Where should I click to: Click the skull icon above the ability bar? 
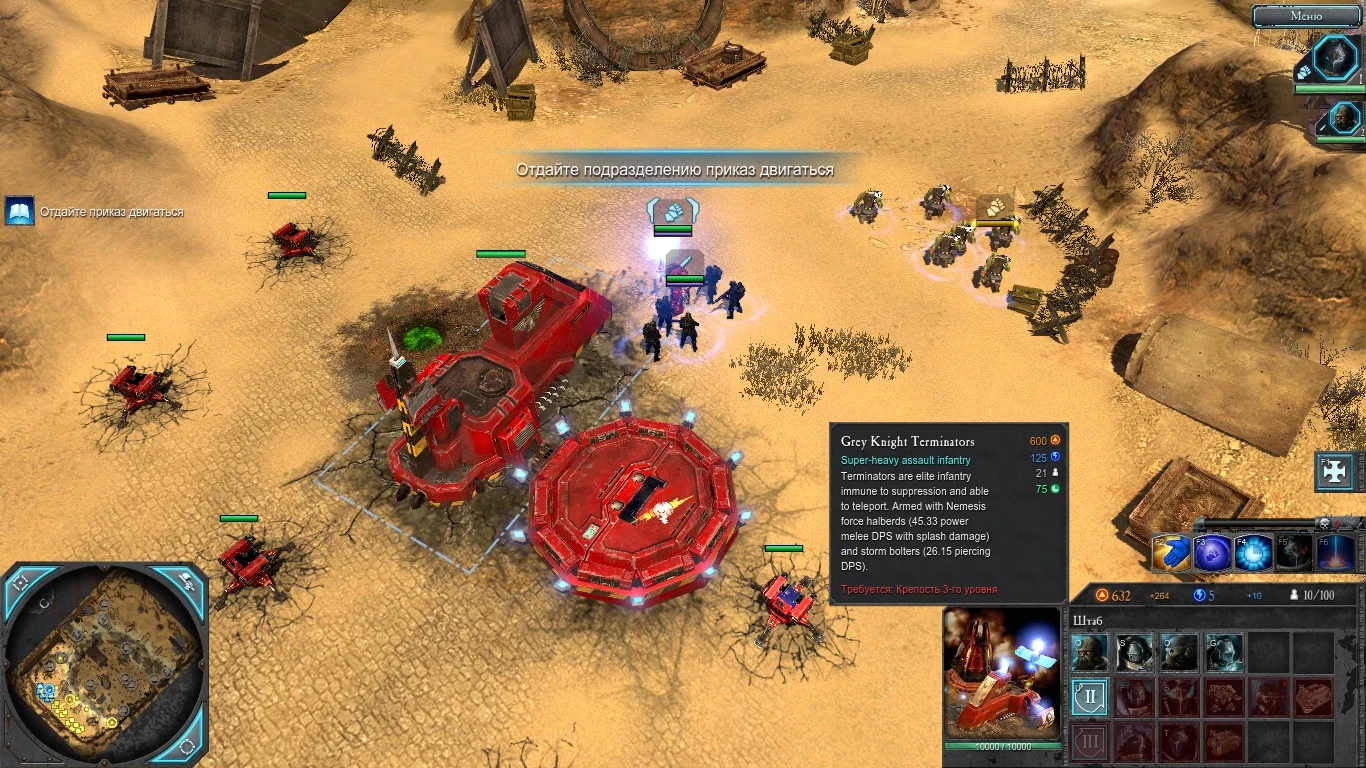pos(1325,524)
